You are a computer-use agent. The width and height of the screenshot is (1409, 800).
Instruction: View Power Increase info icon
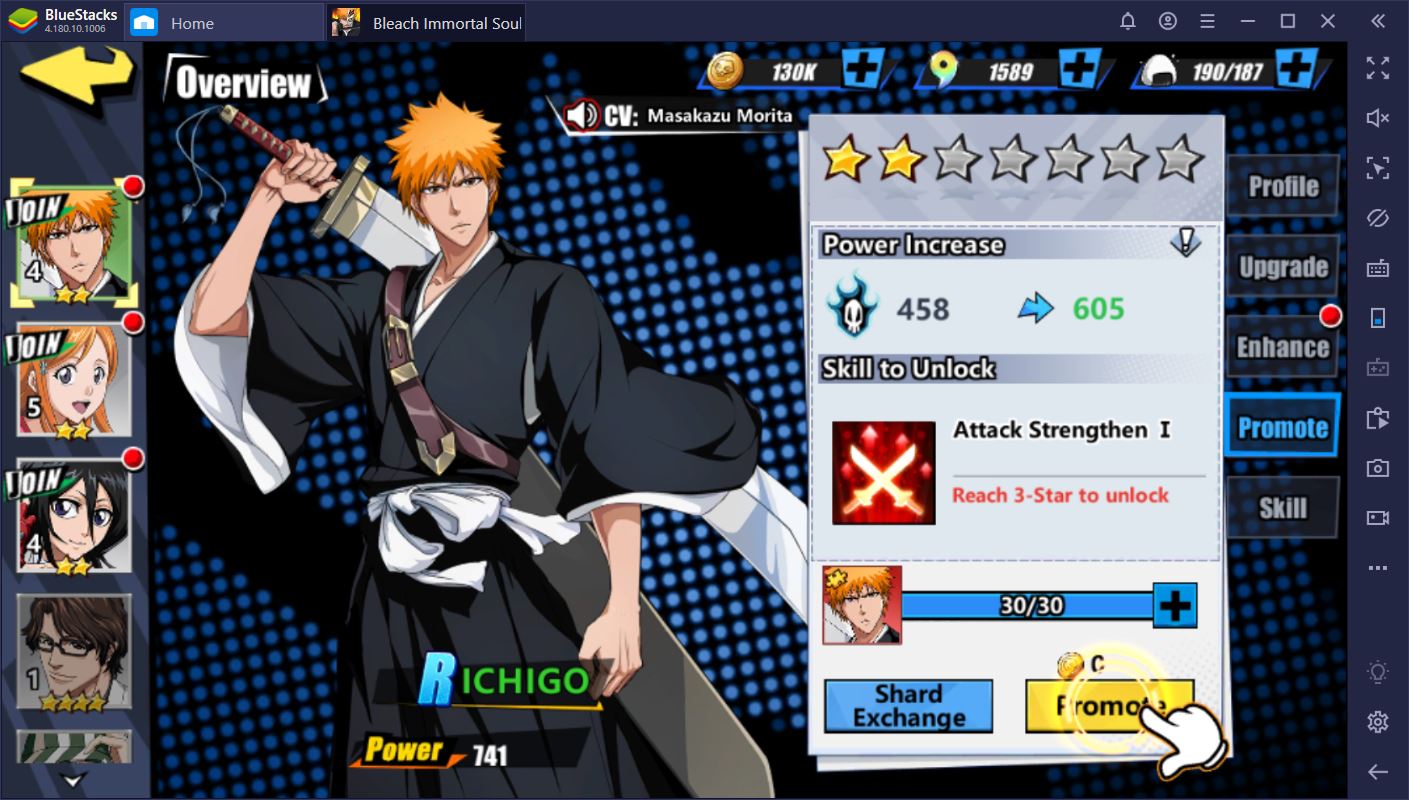(x=1185, y=242)
